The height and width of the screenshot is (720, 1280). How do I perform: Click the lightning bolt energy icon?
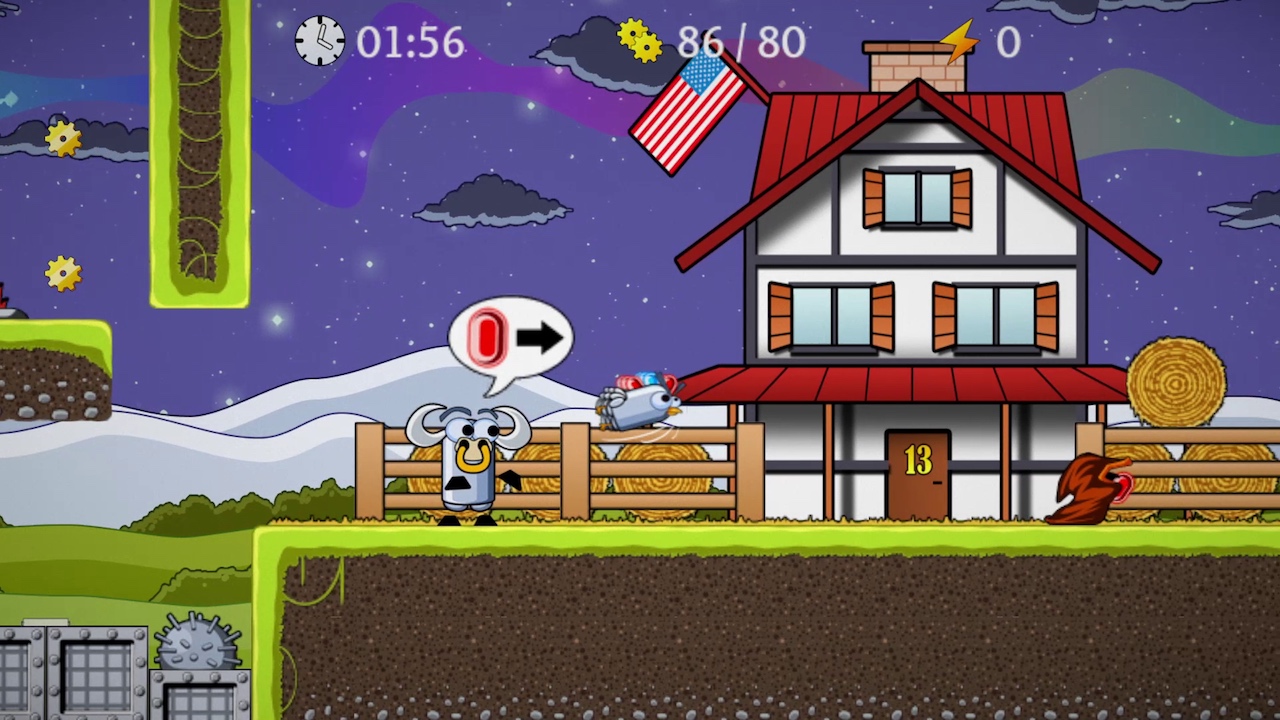tap(957, 40)
